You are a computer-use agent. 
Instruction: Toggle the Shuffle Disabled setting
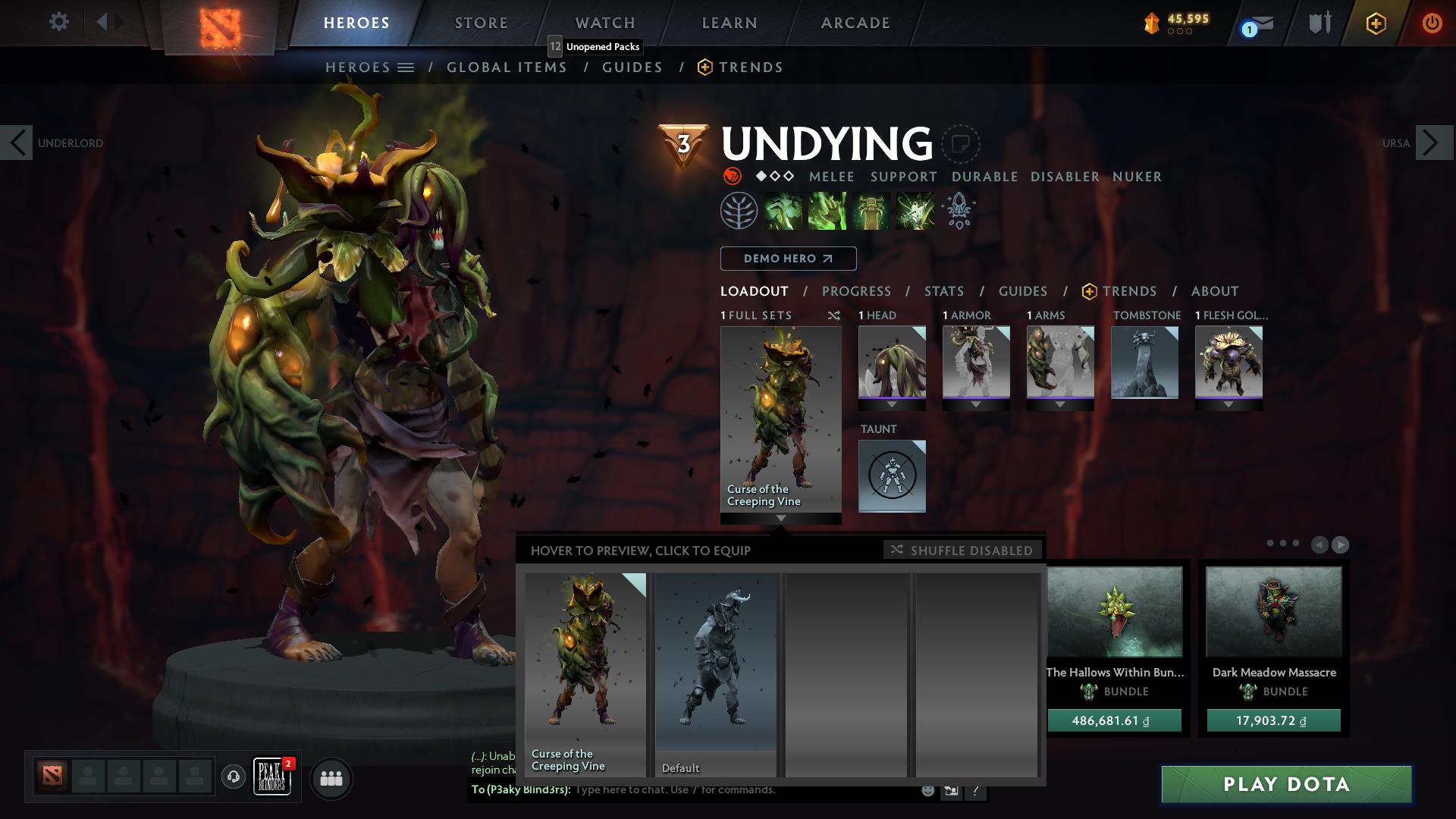click(x=962, y=551)
